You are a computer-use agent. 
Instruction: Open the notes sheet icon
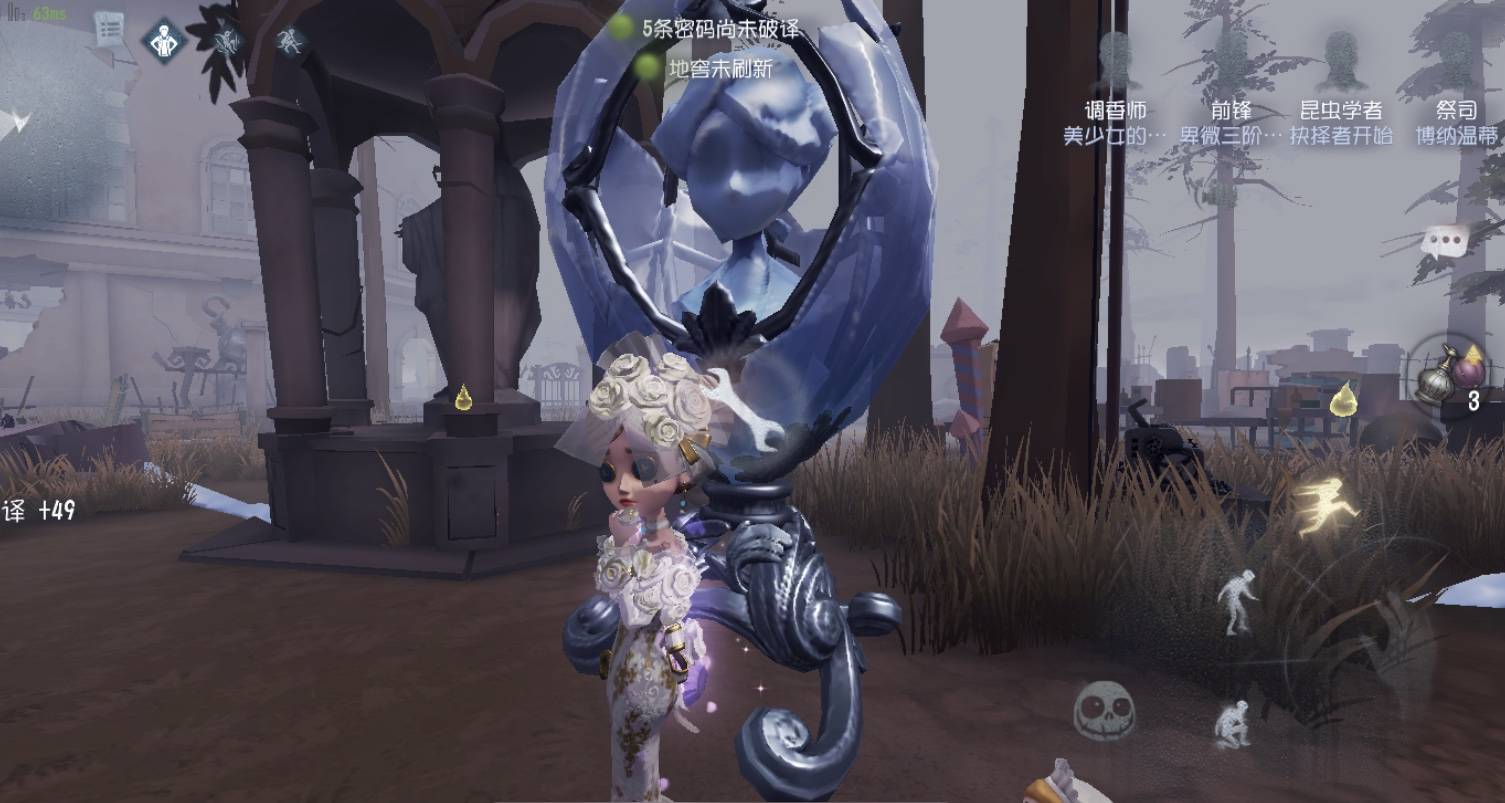click(x=108, y=32)
